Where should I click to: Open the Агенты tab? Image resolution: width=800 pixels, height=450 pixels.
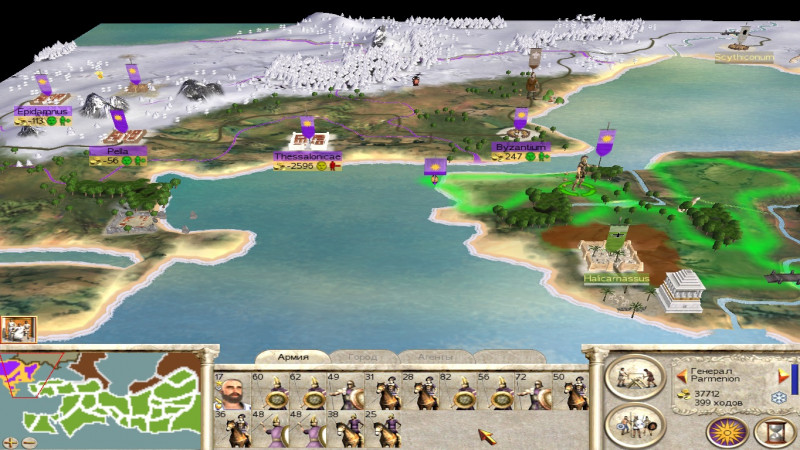click(434, 357)
